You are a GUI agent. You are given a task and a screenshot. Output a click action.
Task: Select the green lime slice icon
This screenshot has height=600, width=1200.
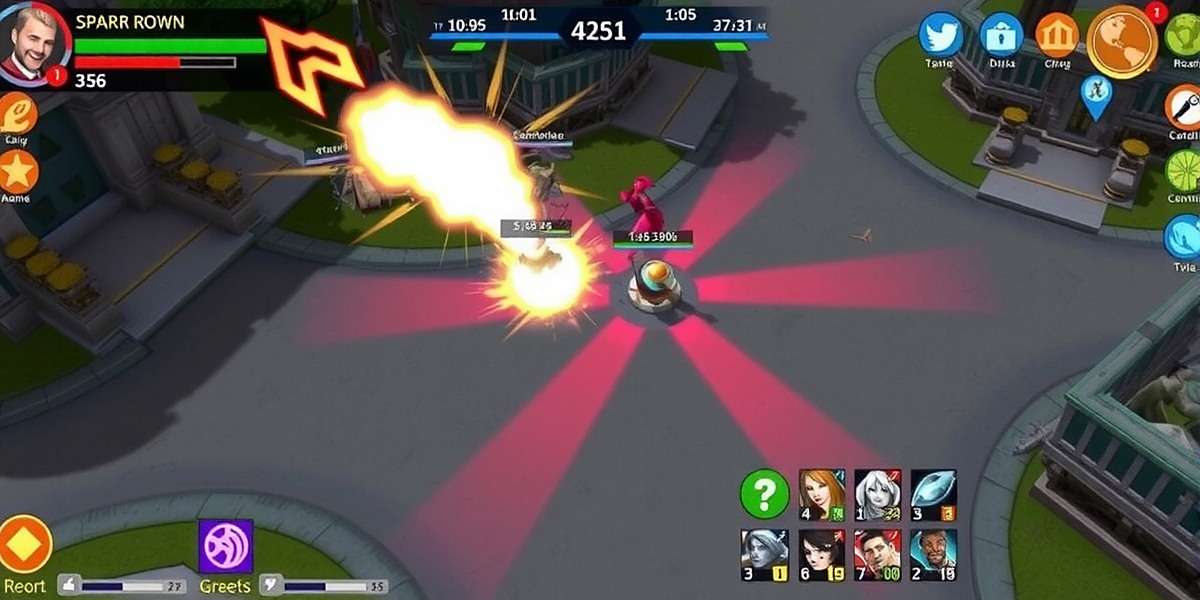click(x=1184, y=172)
